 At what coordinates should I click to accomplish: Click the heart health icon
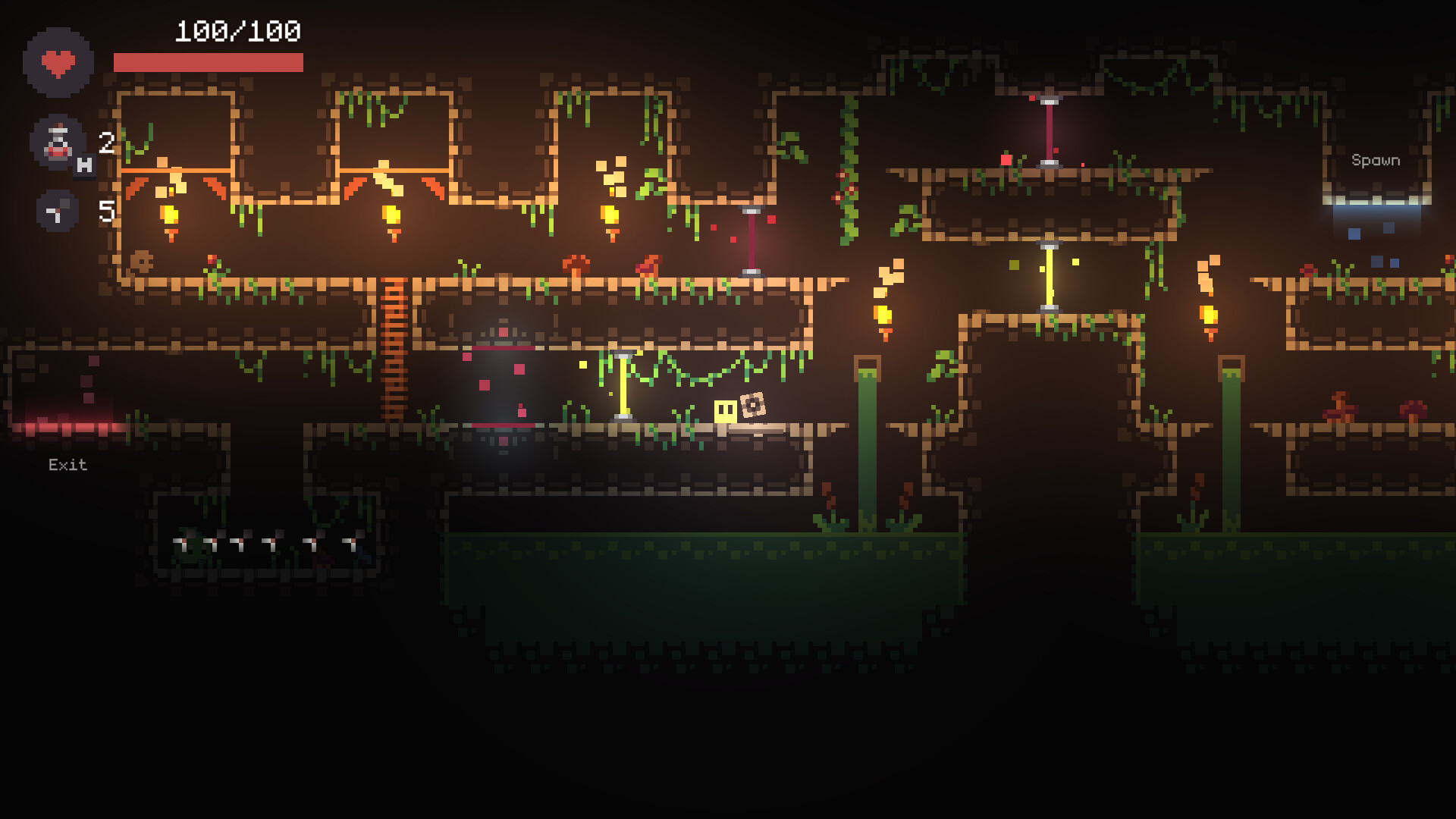pos(57,64)
